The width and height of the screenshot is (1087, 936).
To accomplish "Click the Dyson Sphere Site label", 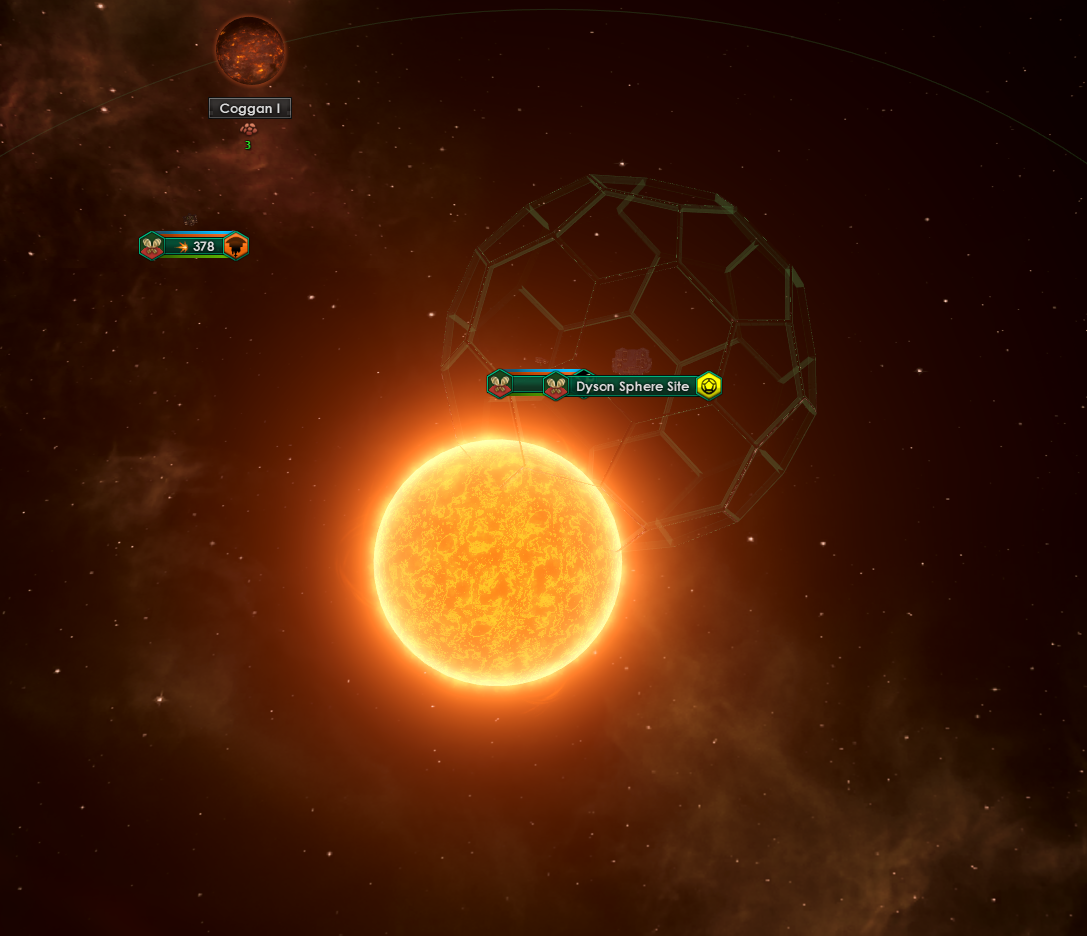I will point(632,386).
